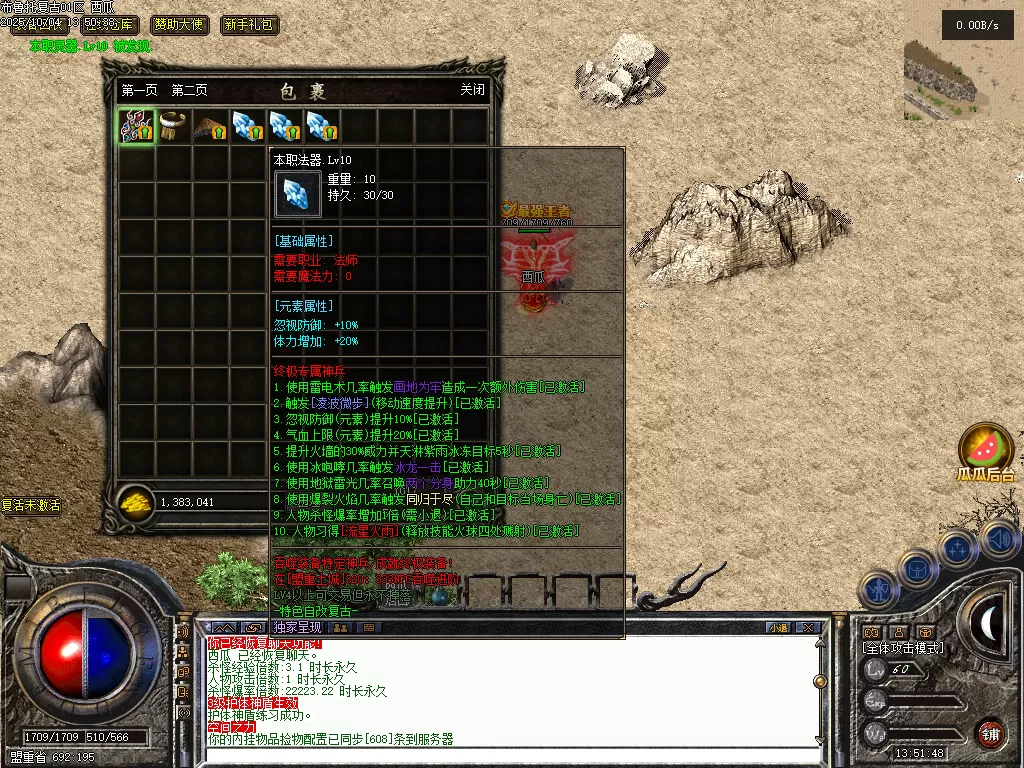1024x768 pixels.
Task: Toggle the 全体攻击模式 attack mode label
Action: [x=903, y=648]
